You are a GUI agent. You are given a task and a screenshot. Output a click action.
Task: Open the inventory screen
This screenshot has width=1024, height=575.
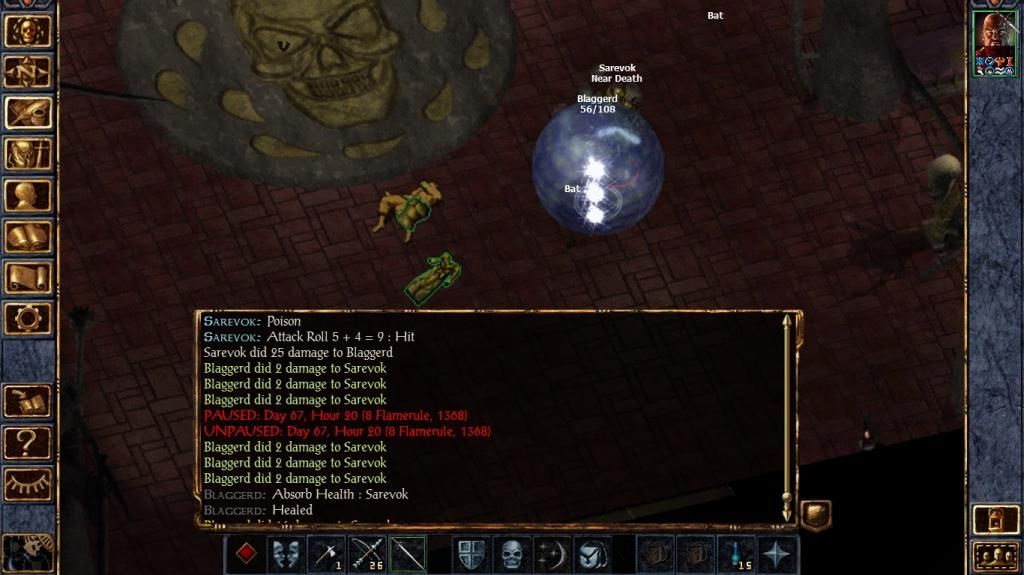click(28, 154)
